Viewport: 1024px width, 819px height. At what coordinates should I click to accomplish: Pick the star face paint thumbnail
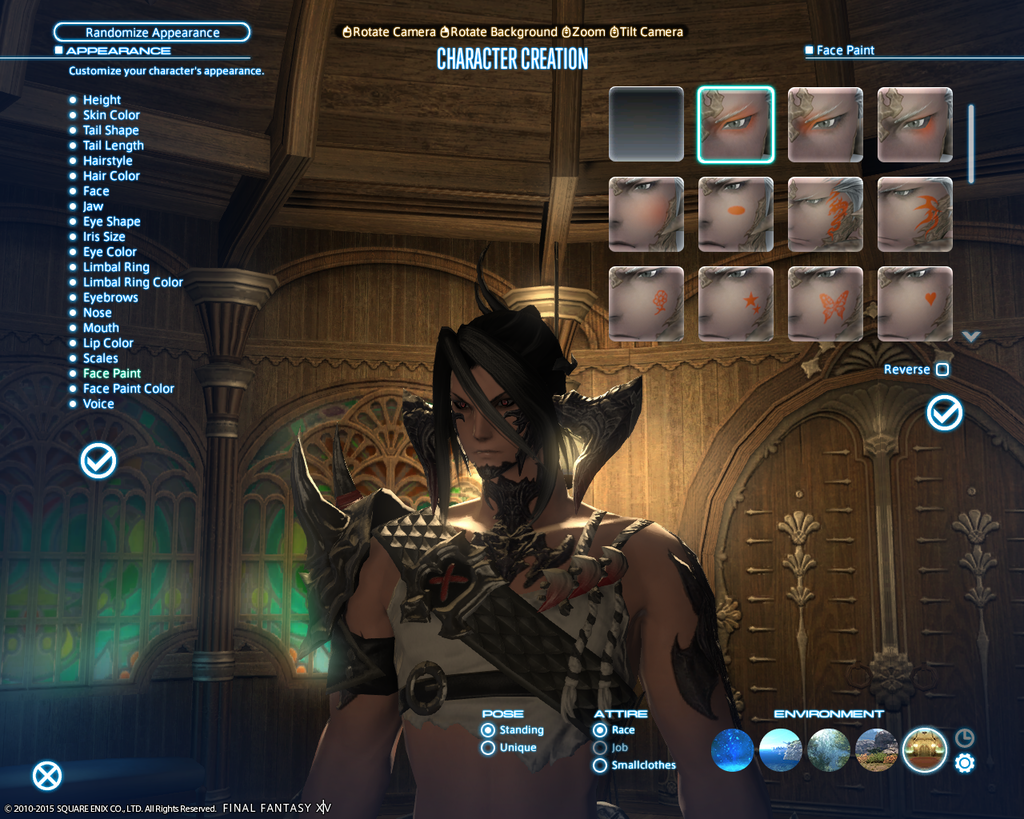point(736,304)
